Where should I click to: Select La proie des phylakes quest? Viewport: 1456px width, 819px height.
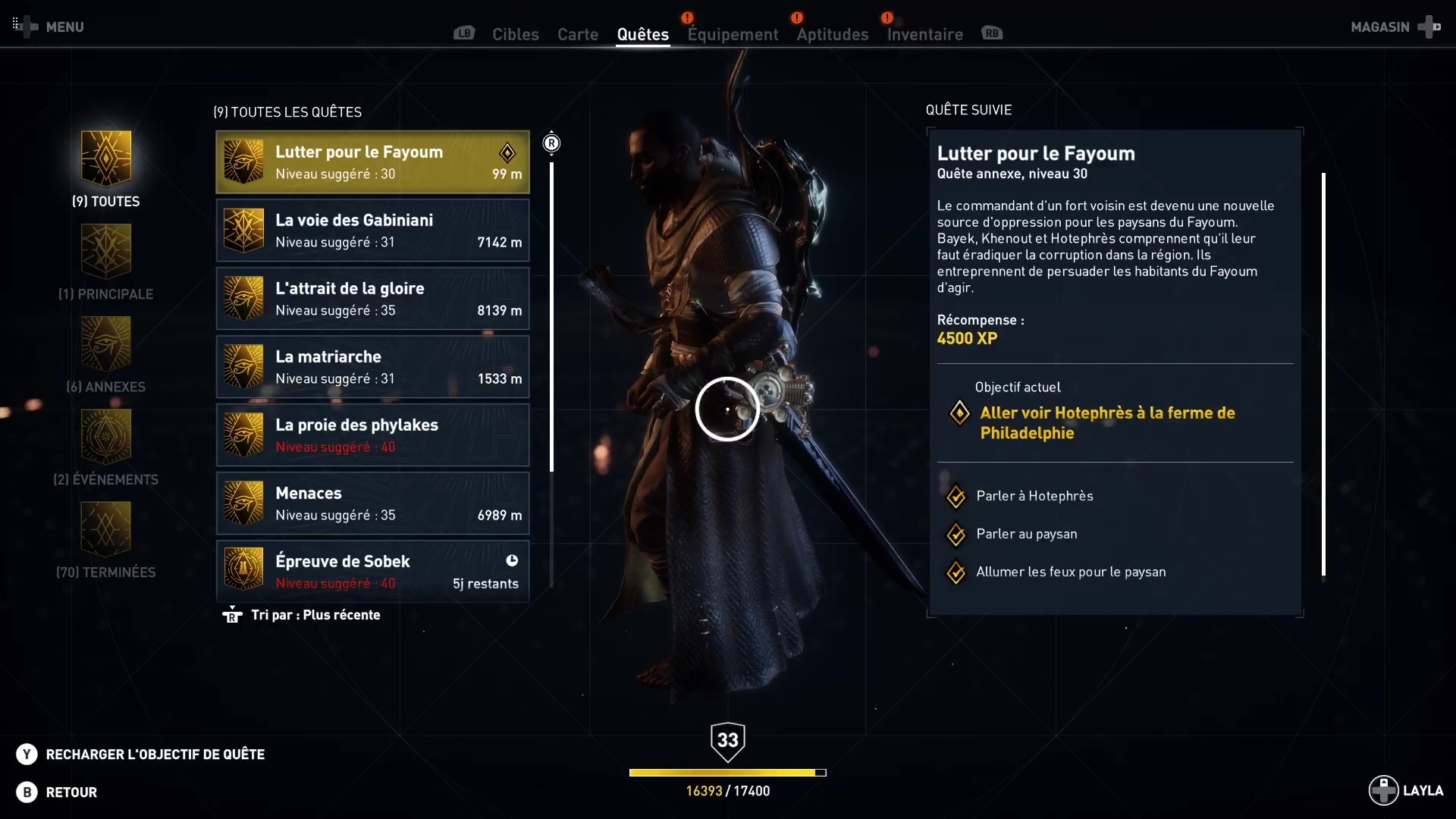372,435
